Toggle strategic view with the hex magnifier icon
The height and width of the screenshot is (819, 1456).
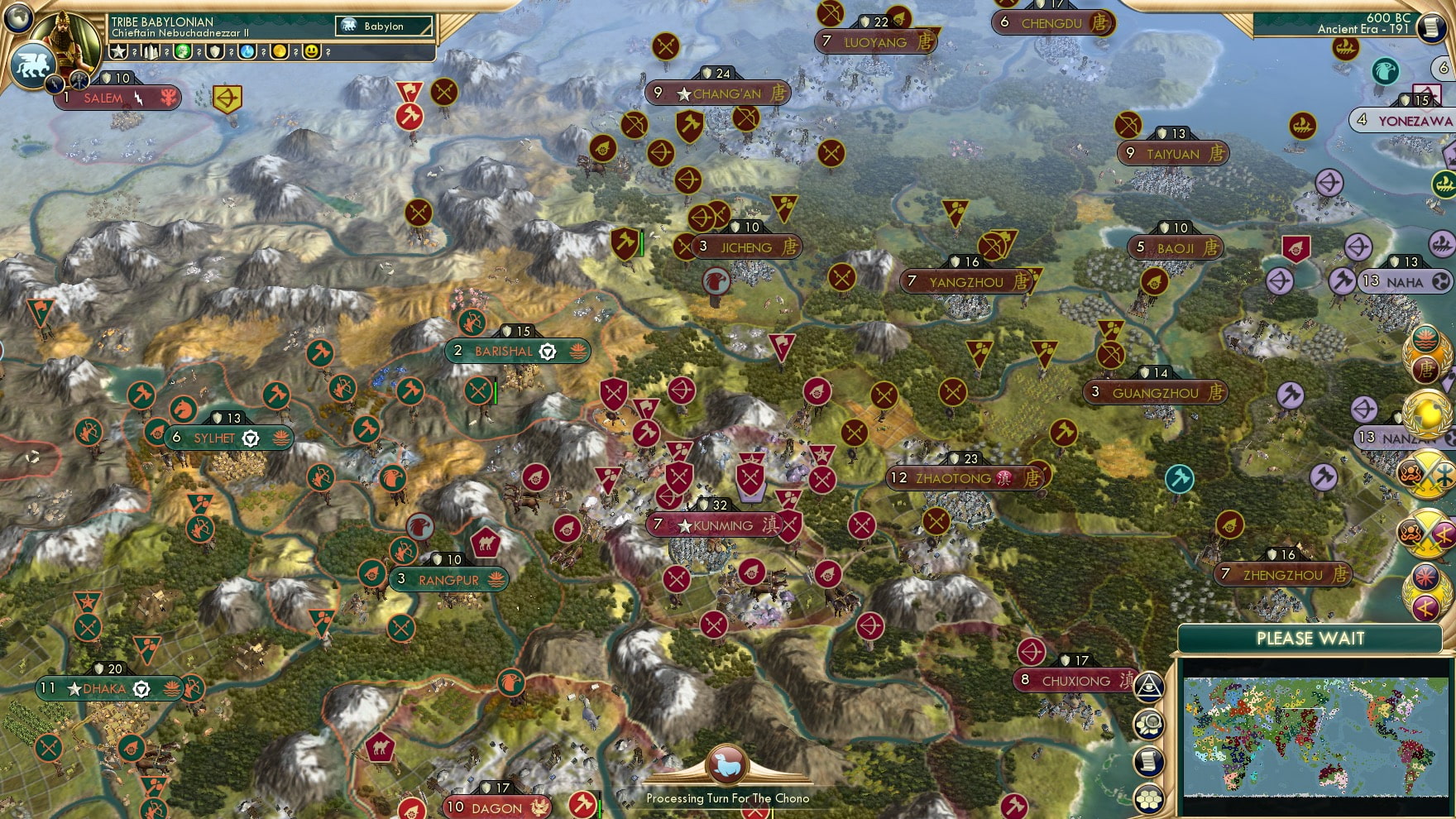click(1148, 722)
